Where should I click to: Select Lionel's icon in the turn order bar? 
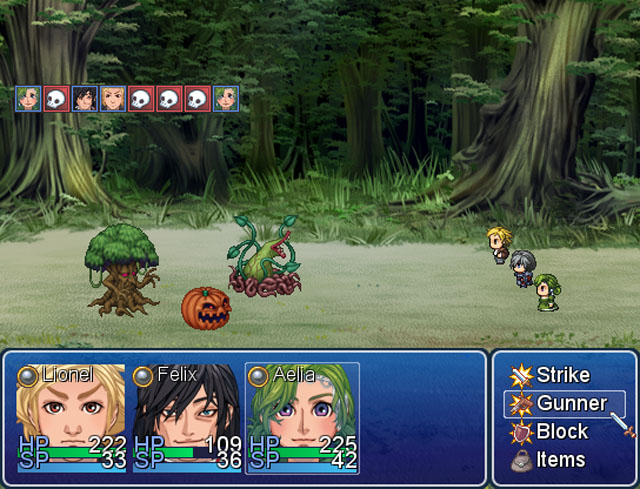coord(112,98)
